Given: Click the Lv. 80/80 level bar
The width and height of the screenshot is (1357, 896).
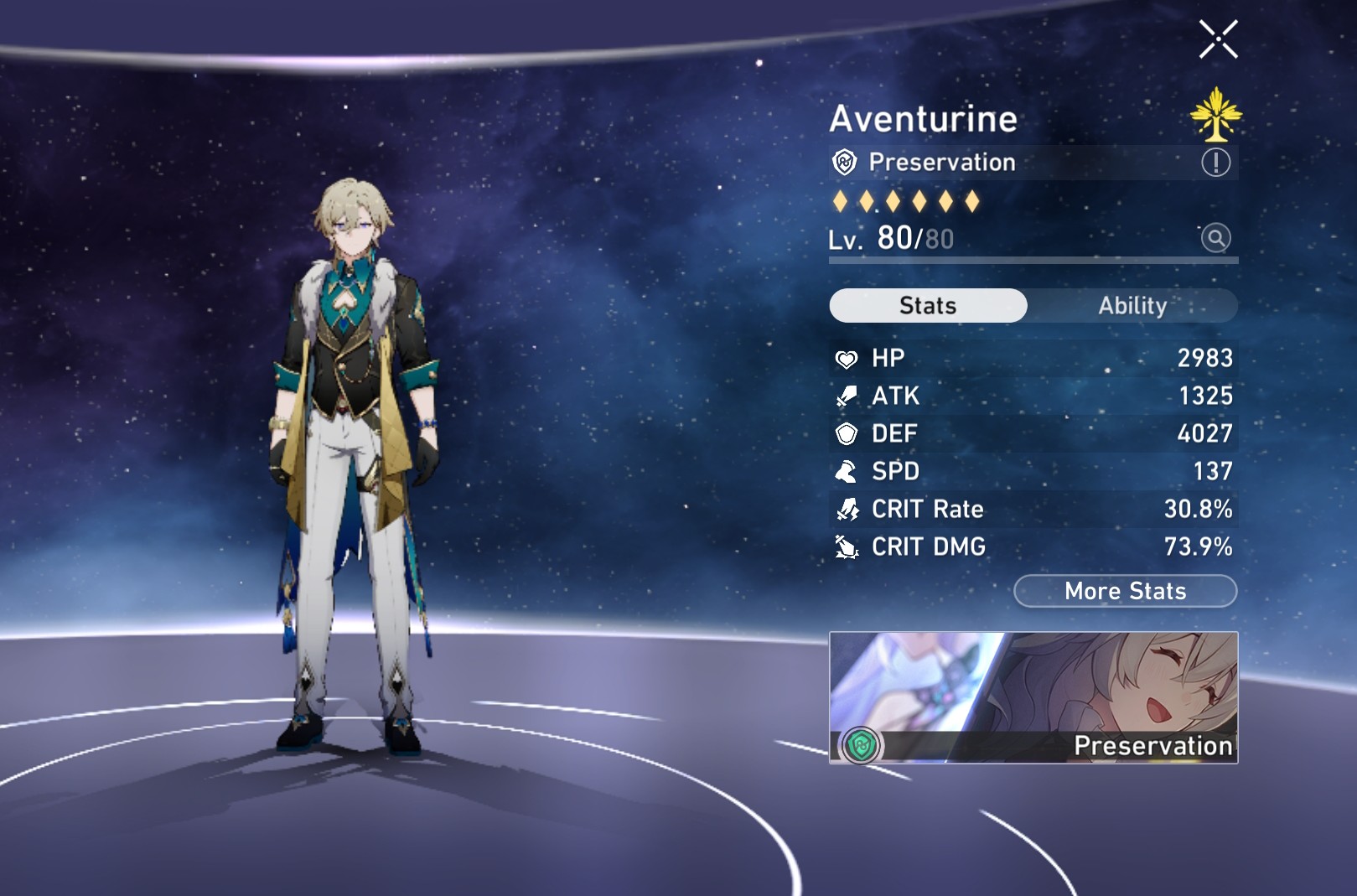Looking at the screenshot, I should click(x=888, y=240).
